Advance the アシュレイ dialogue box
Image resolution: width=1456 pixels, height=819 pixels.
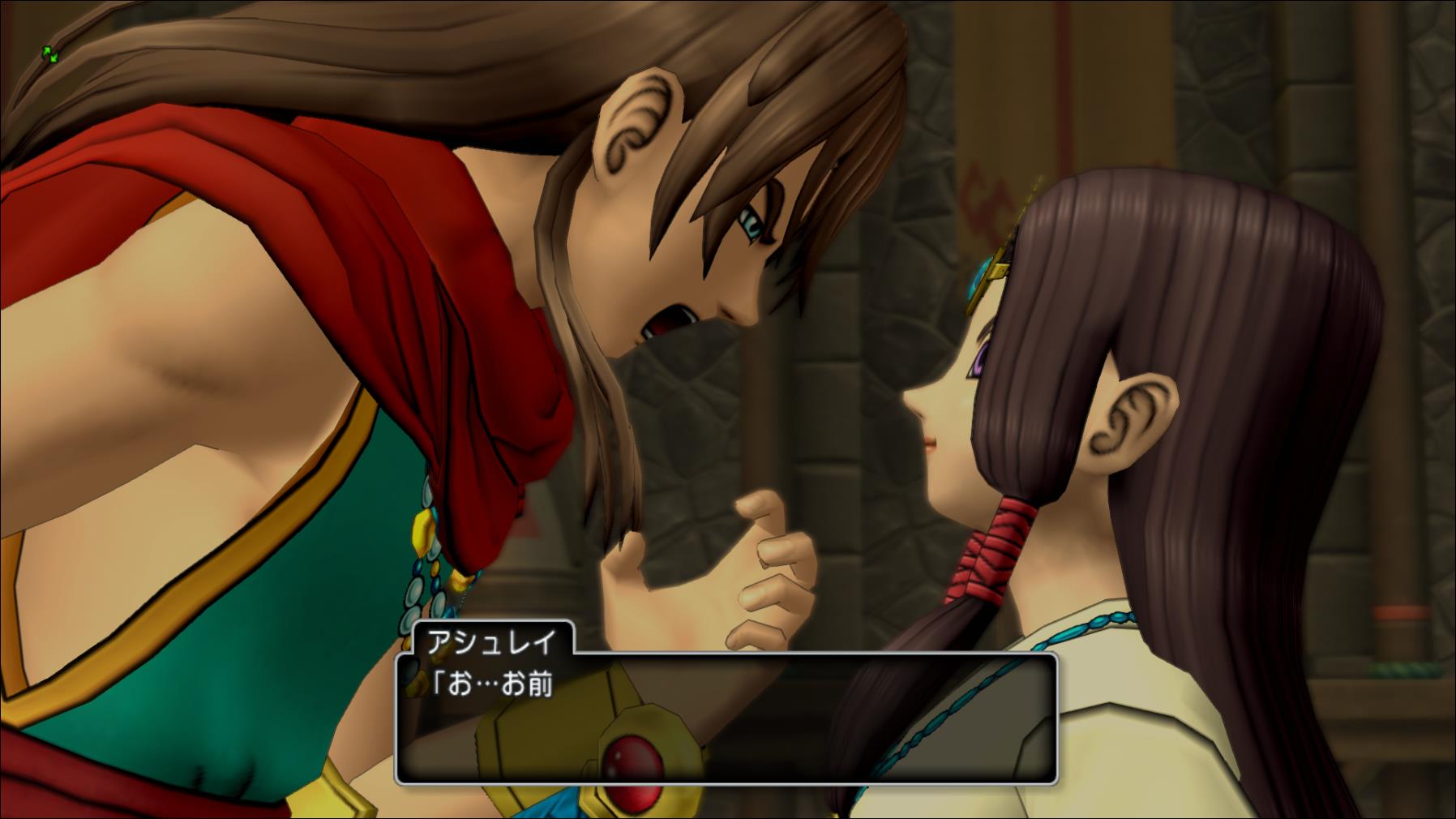pos(726,718)
